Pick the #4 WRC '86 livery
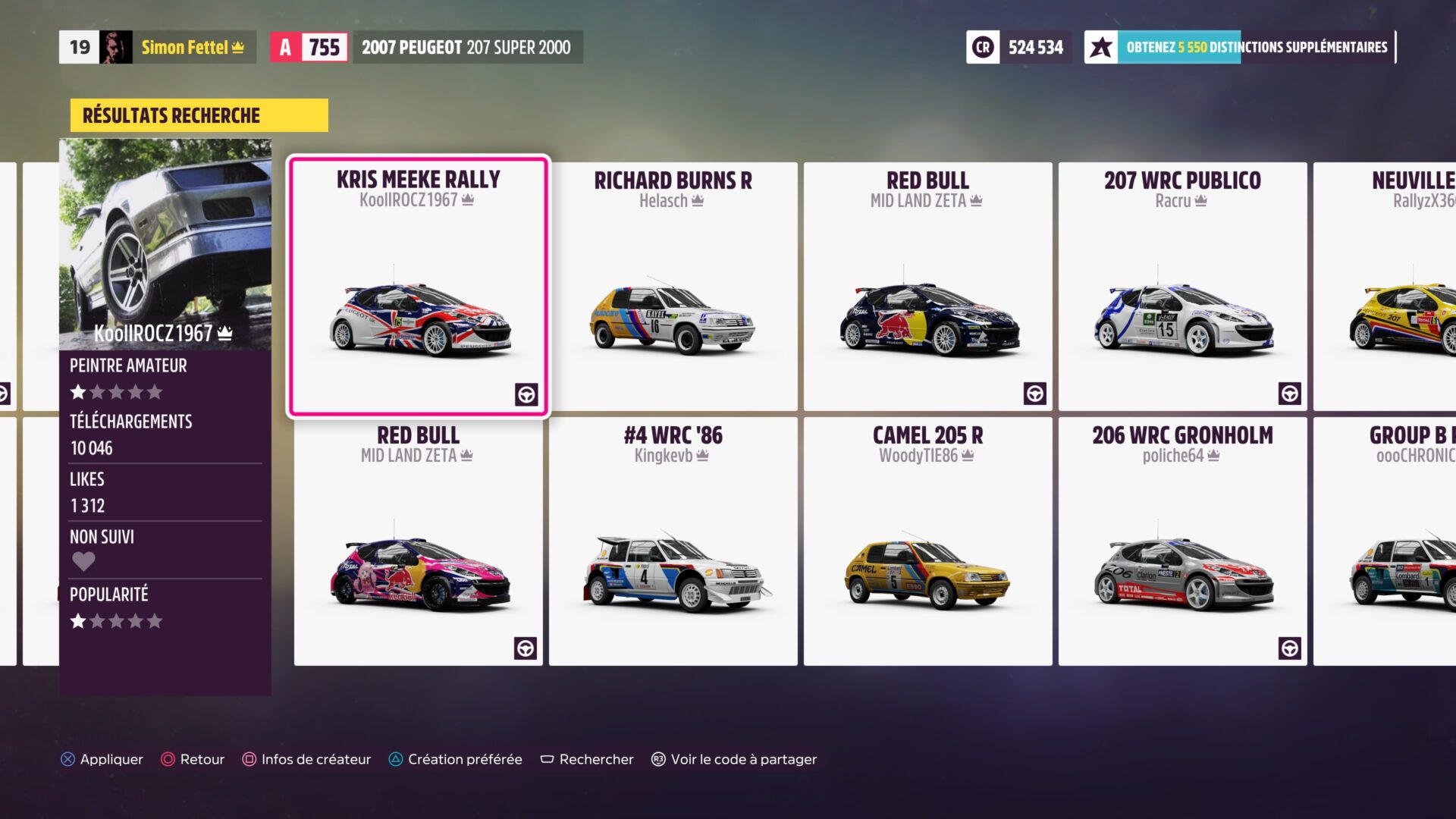 tap(673, 541)
